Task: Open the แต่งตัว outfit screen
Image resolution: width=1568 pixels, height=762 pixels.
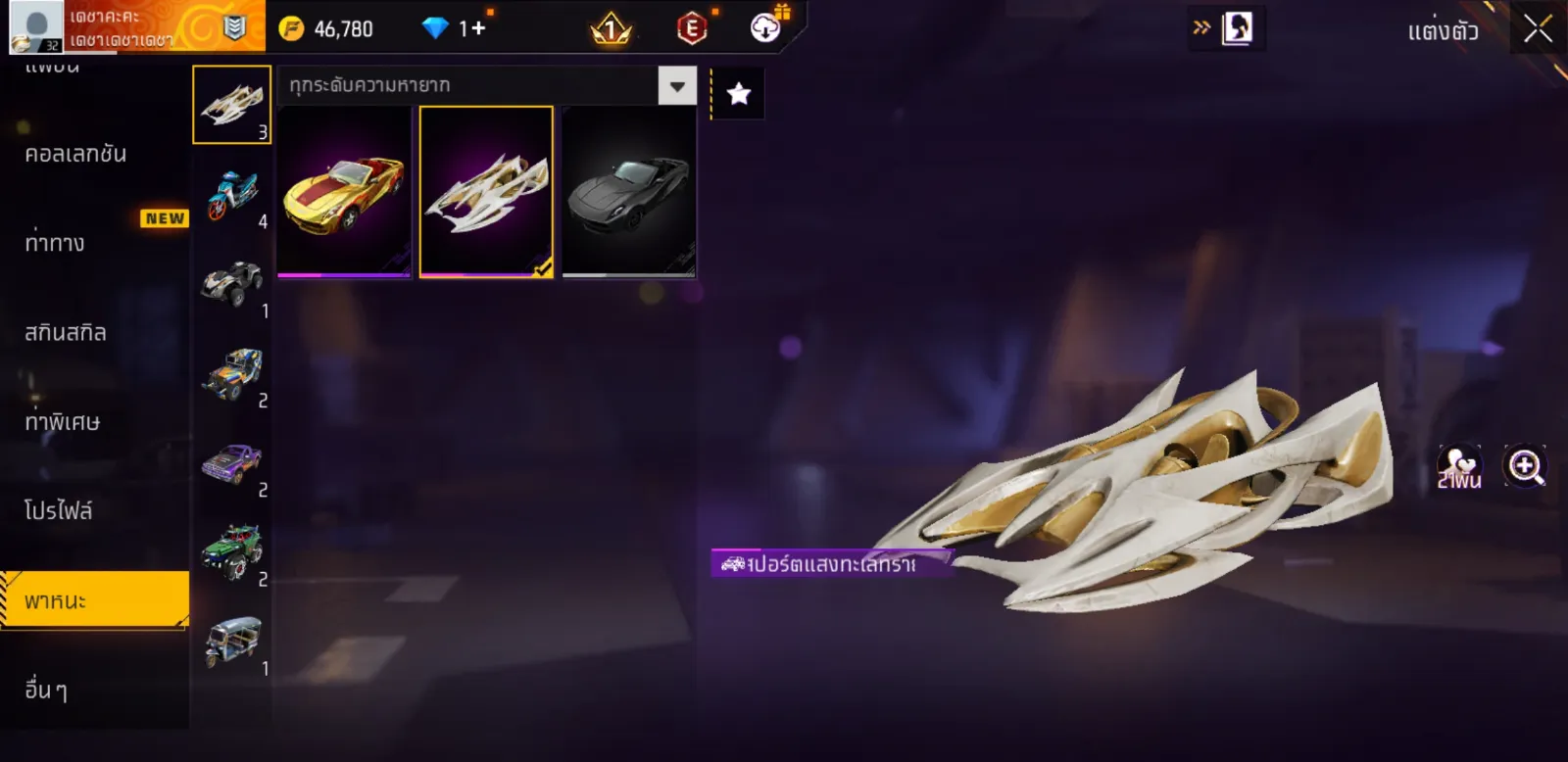Action: 1443,31
